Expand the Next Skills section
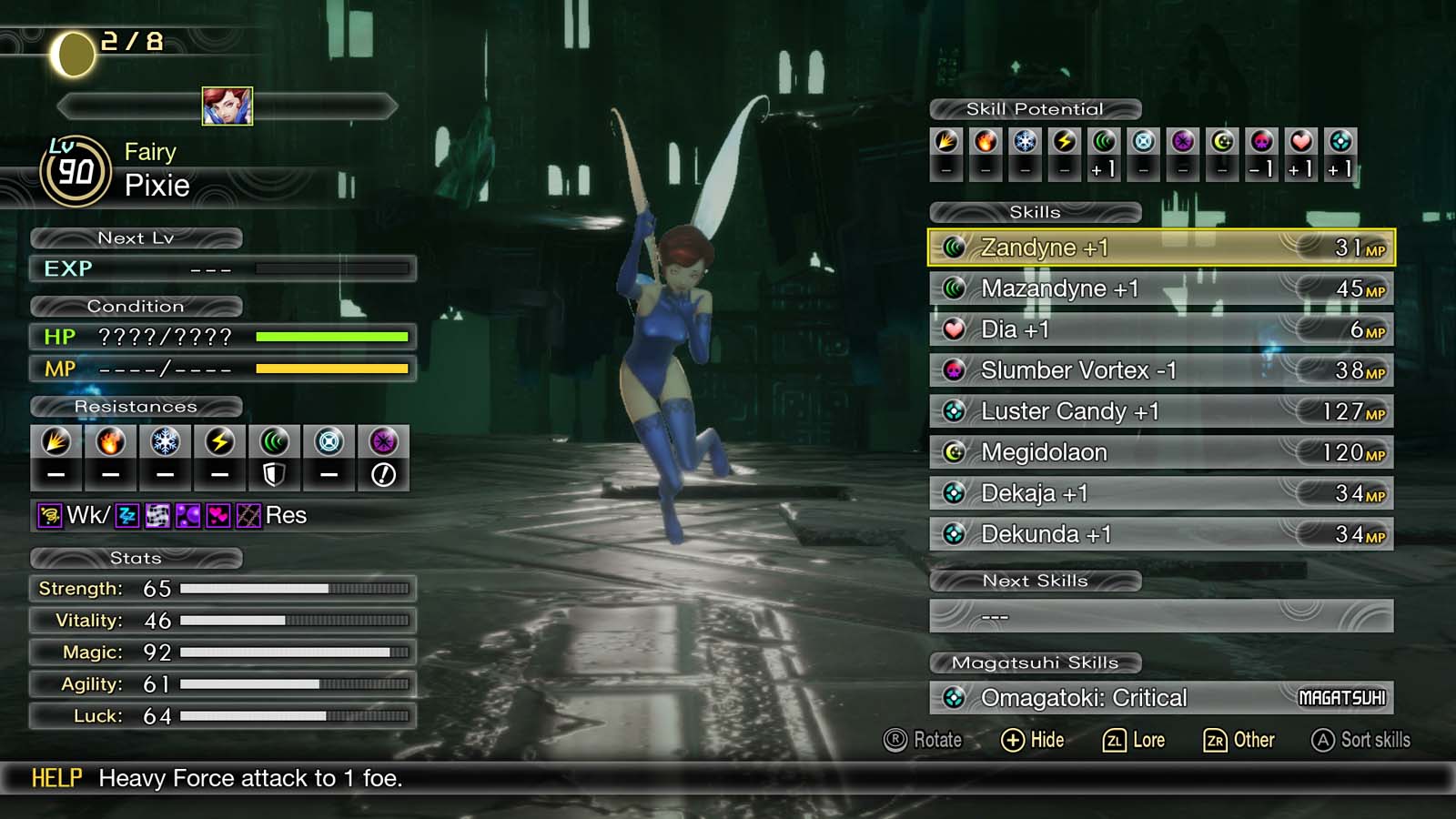 tap(1036, 581)
